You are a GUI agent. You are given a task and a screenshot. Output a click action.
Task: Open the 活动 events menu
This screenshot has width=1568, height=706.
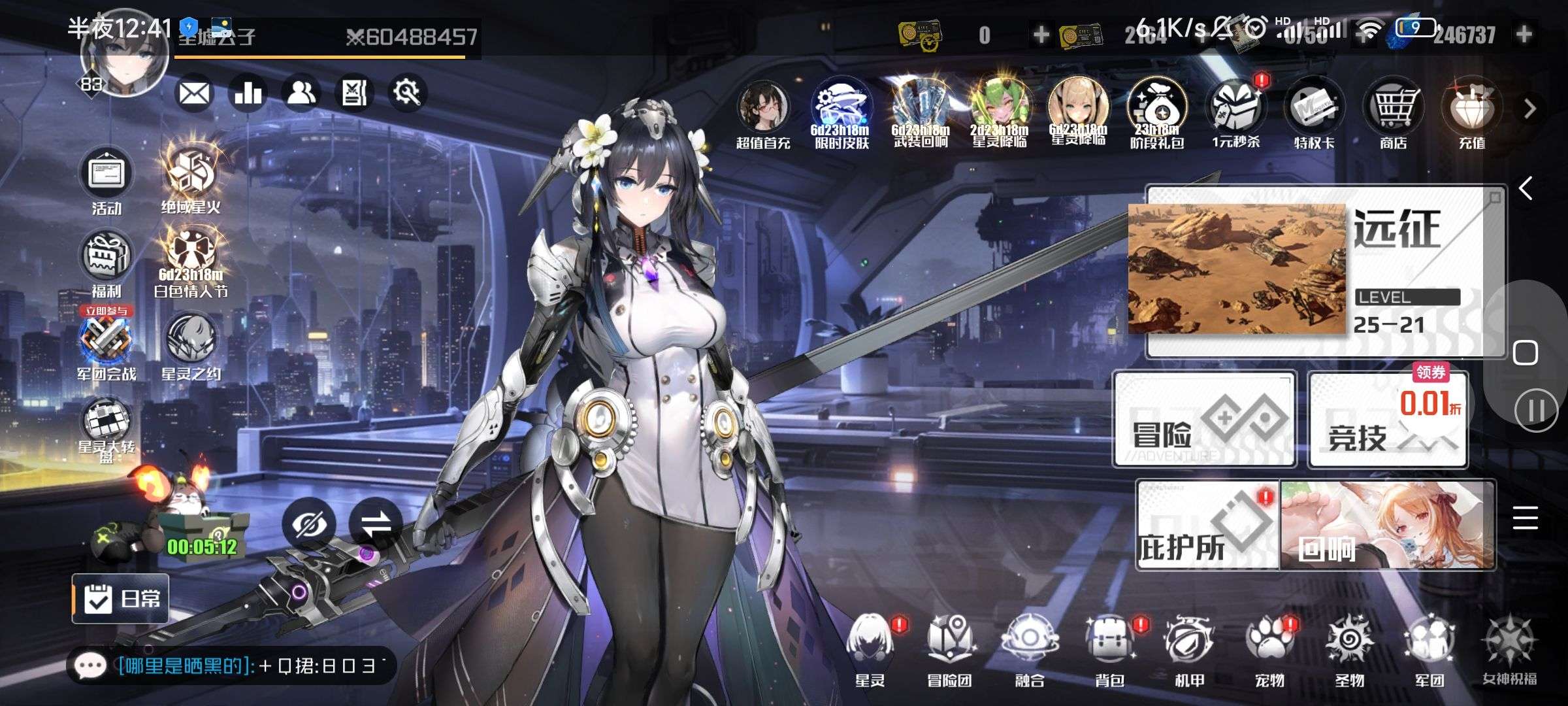[x=106, y=178]
